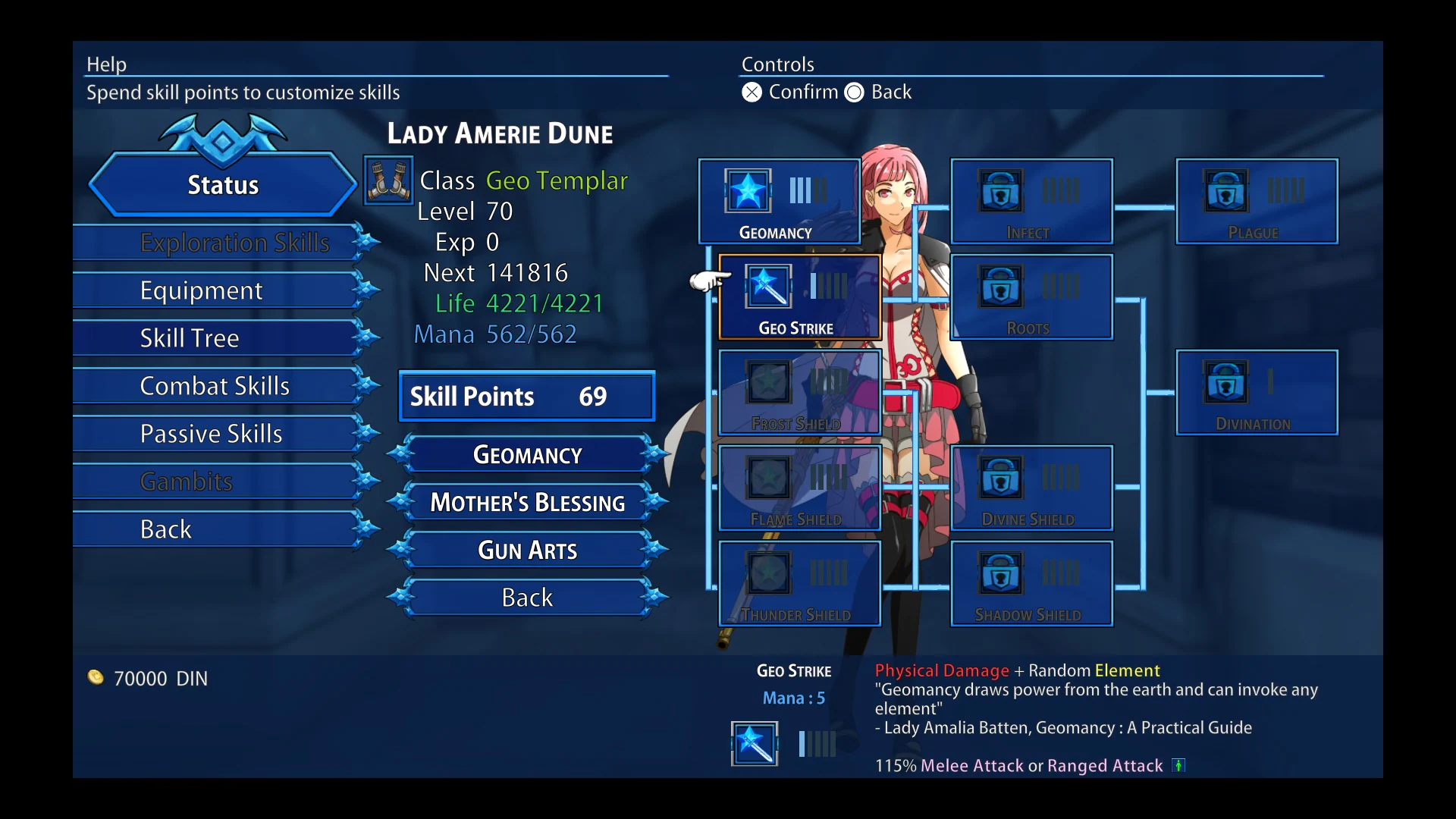This screenshot has height=819, width=1456.
Task: Switch to the Gun Arts skill branch
Action: (527, 549)
